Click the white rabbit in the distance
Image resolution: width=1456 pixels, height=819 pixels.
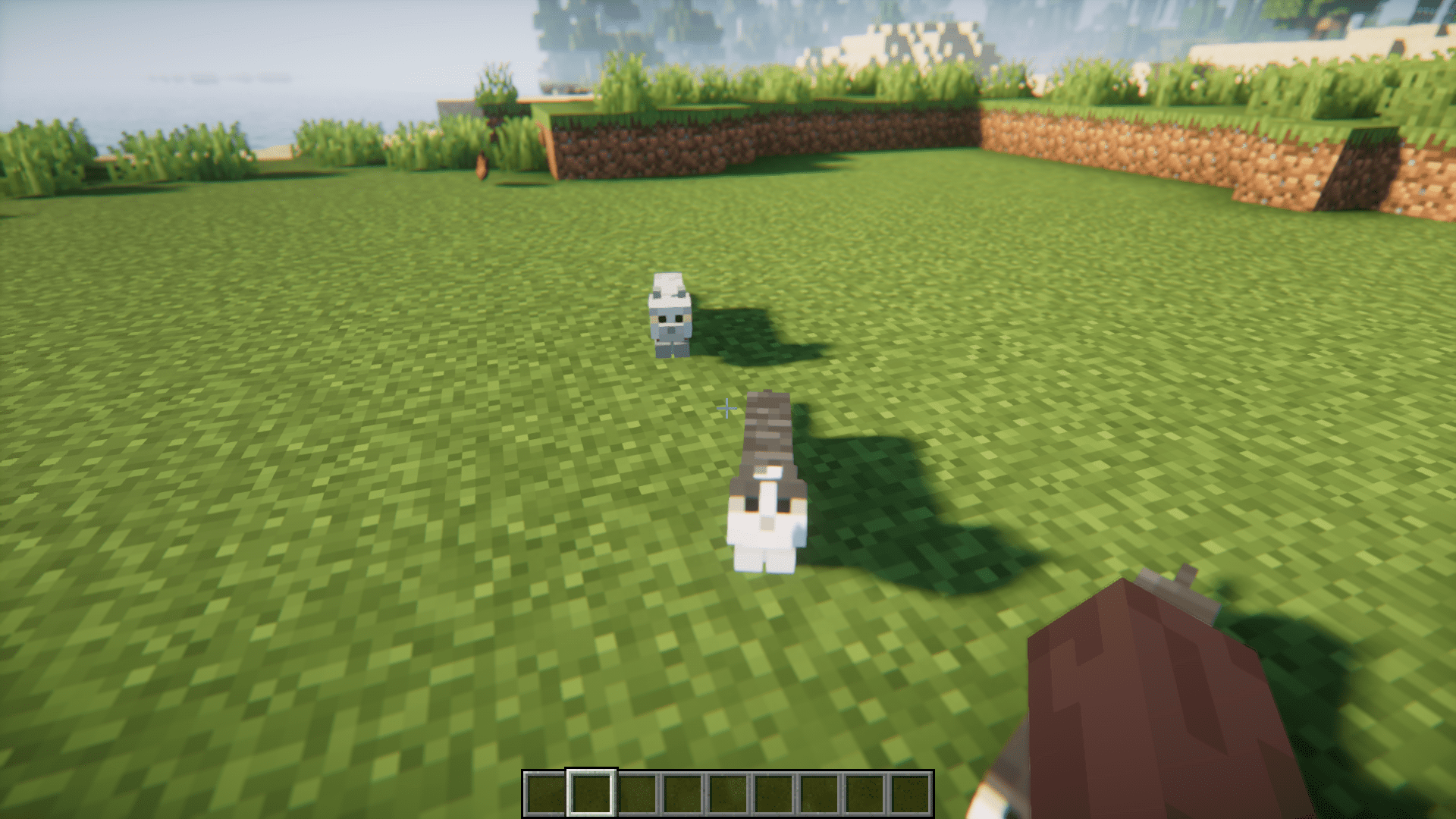pos(669,318)
